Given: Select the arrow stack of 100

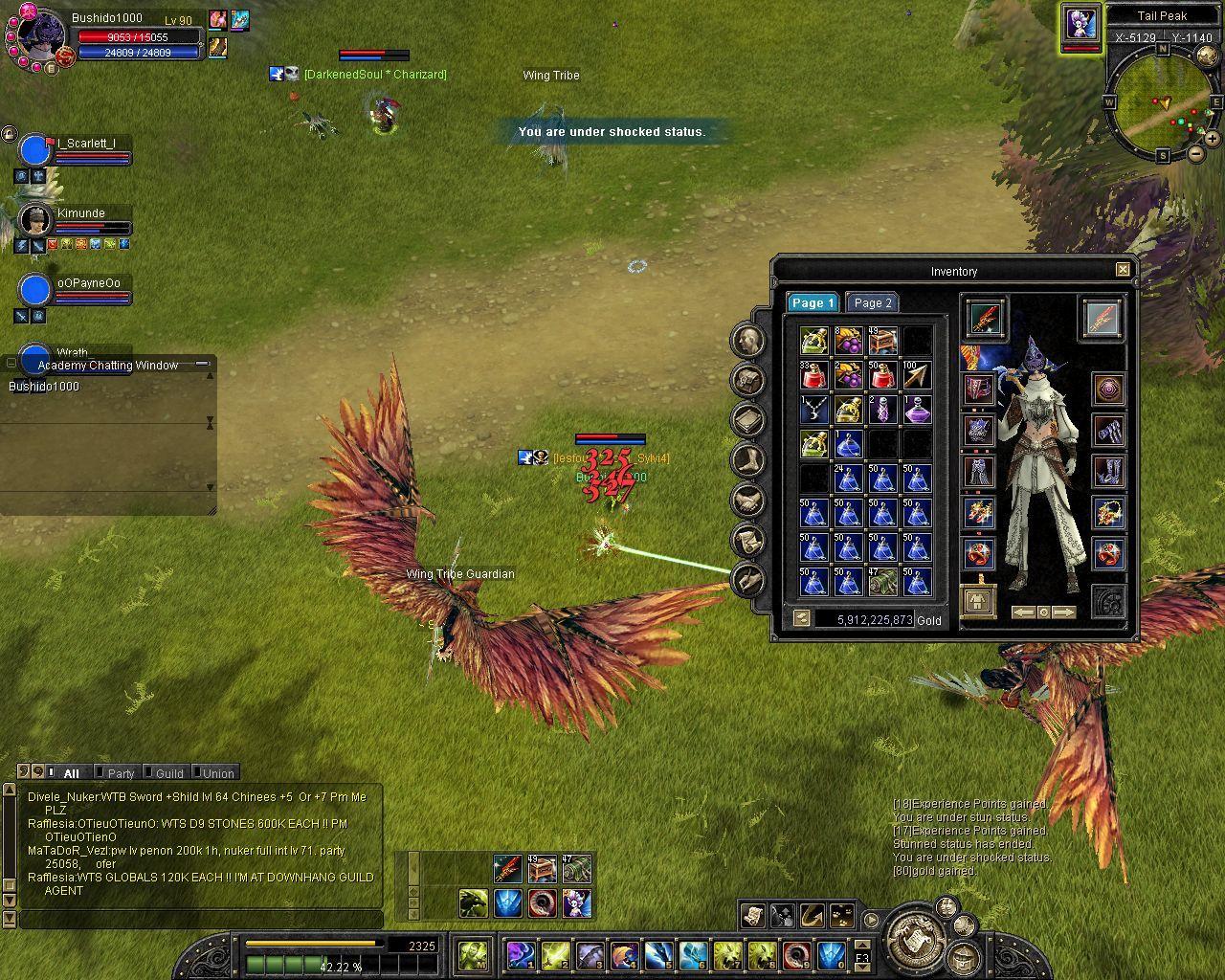Looking at the screenshot, I should pyautogui.click(x=916, y=375).
